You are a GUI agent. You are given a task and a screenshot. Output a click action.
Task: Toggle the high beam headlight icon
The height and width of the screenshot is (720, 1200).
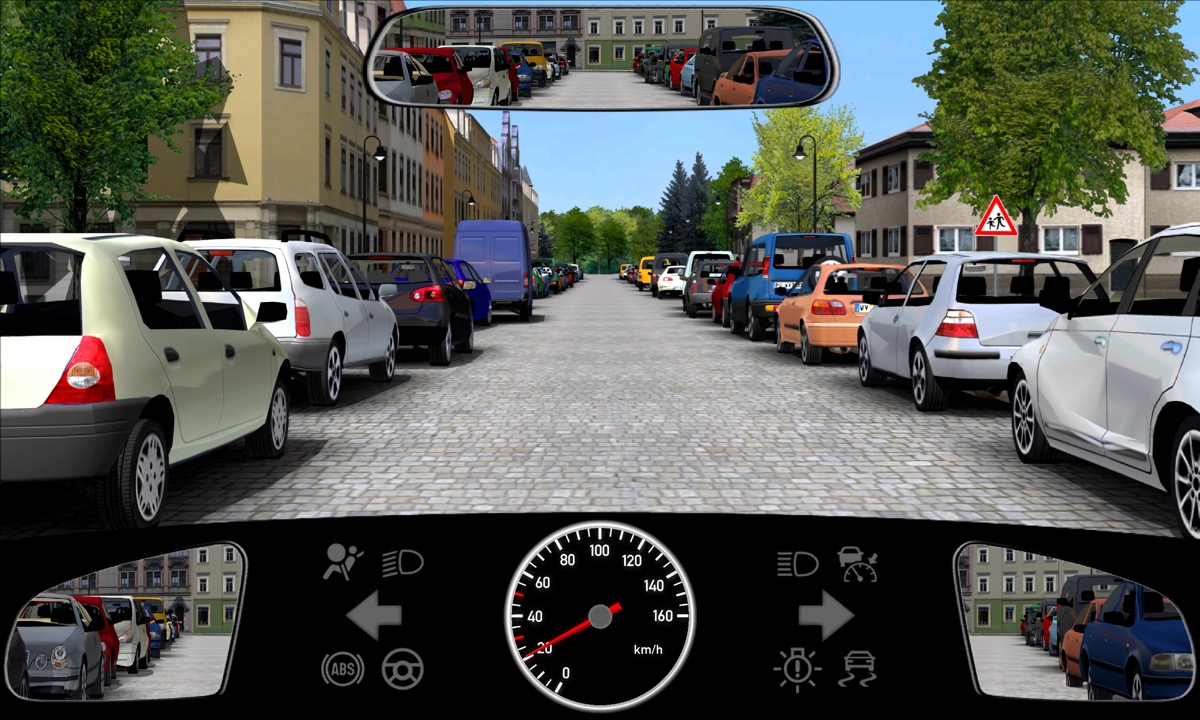pos(797,564)
